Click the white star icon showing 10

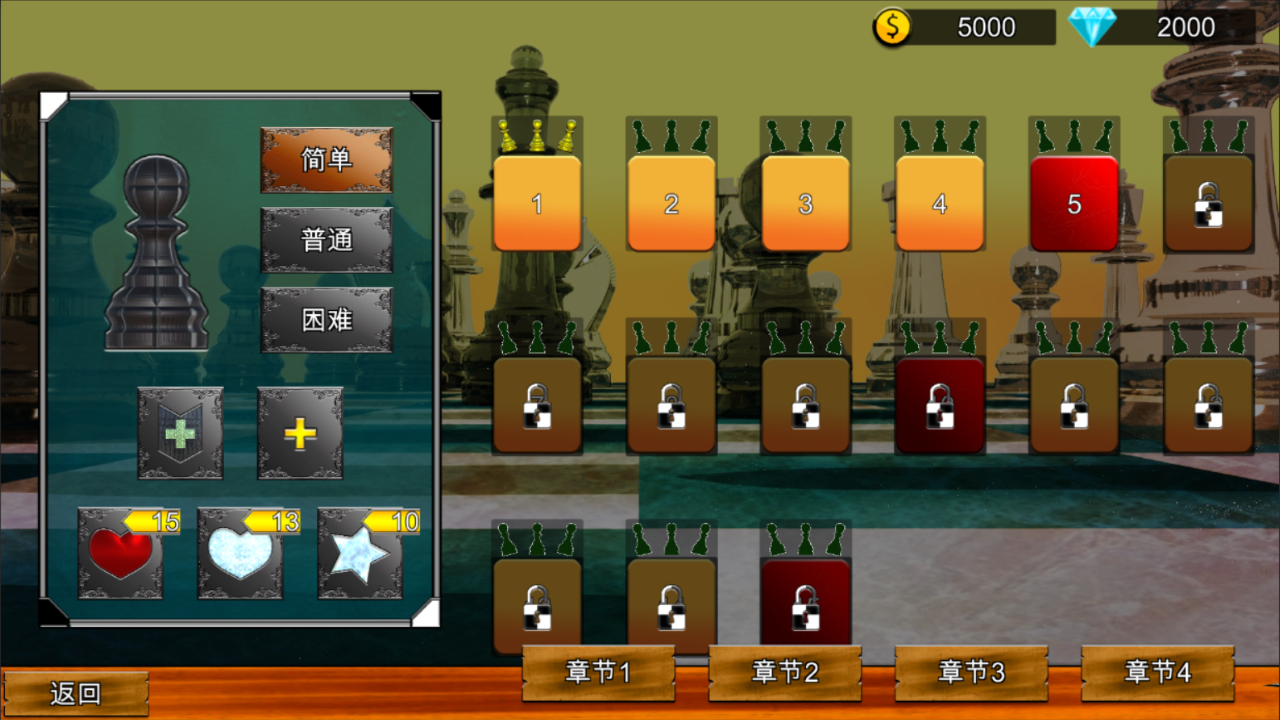coord(360,557)
